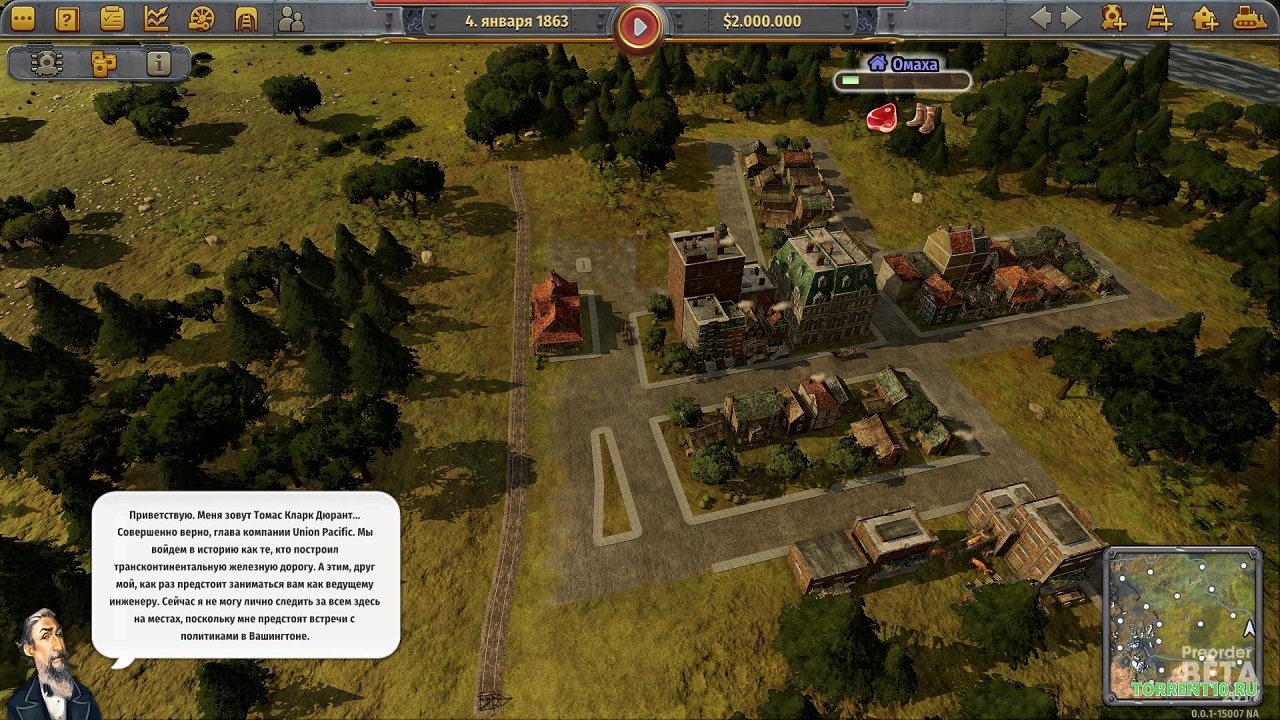The height and width of the screenshot is (720, 1280).
Task: Click the wagon wheel toolbar icon
Action: (201, 18)
